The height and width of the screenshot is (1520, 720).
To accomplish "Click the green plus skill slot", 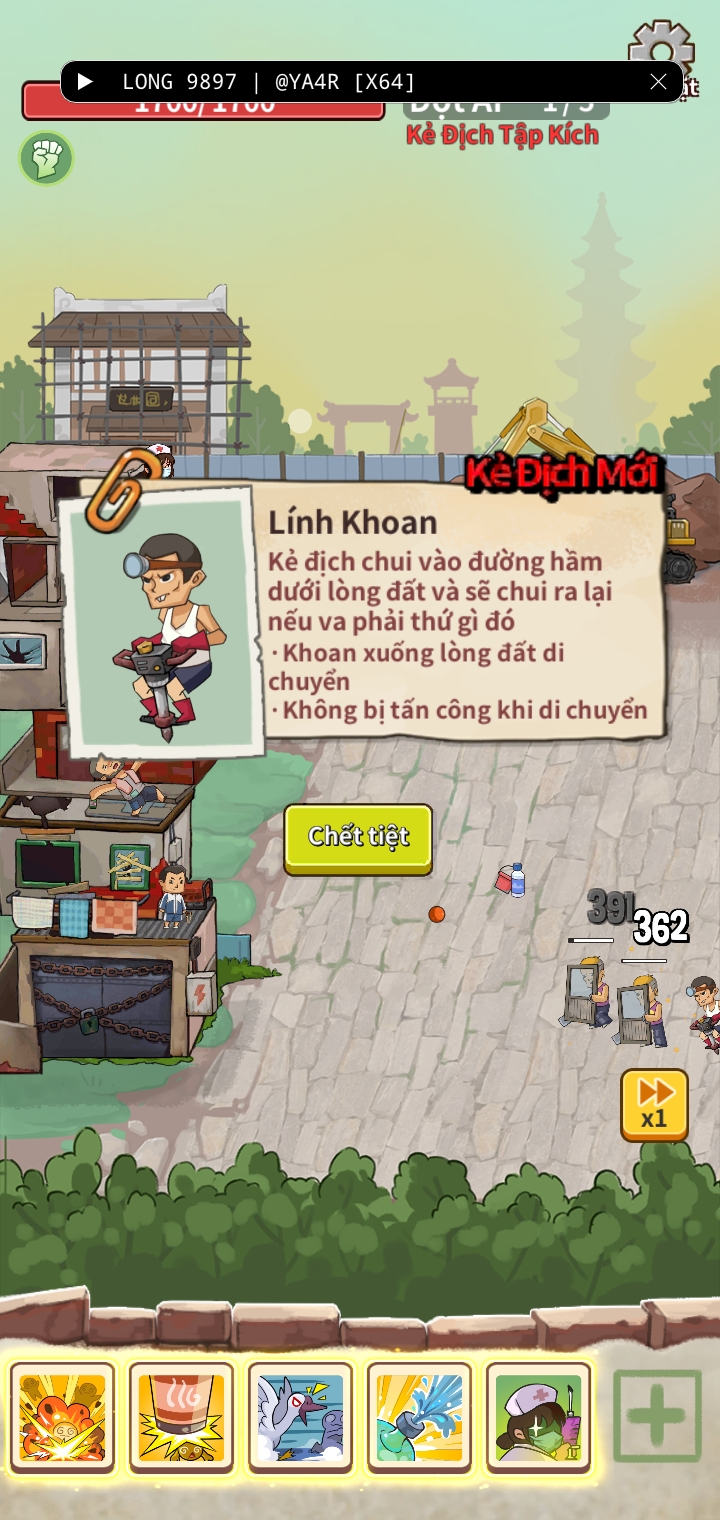I will click(657, 1416).
